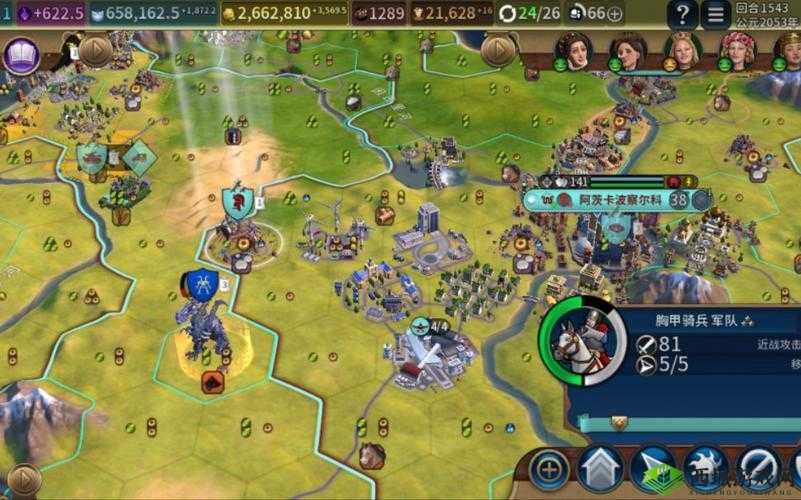The height and width of the screenshot is (500, 801).
Task: Expand the arrow button beside the research icon
Action: click(95, 50)
